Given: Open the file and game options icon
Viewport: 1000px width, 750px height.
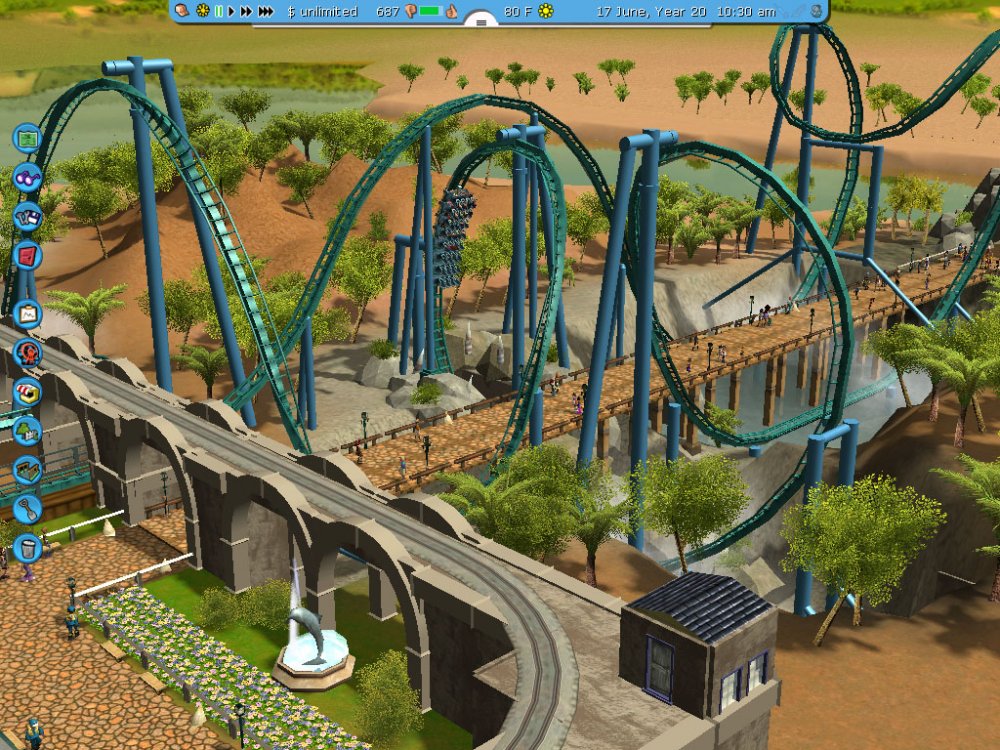Looking at the screenshot, I should pyautogui.click(x=27, y=216).
